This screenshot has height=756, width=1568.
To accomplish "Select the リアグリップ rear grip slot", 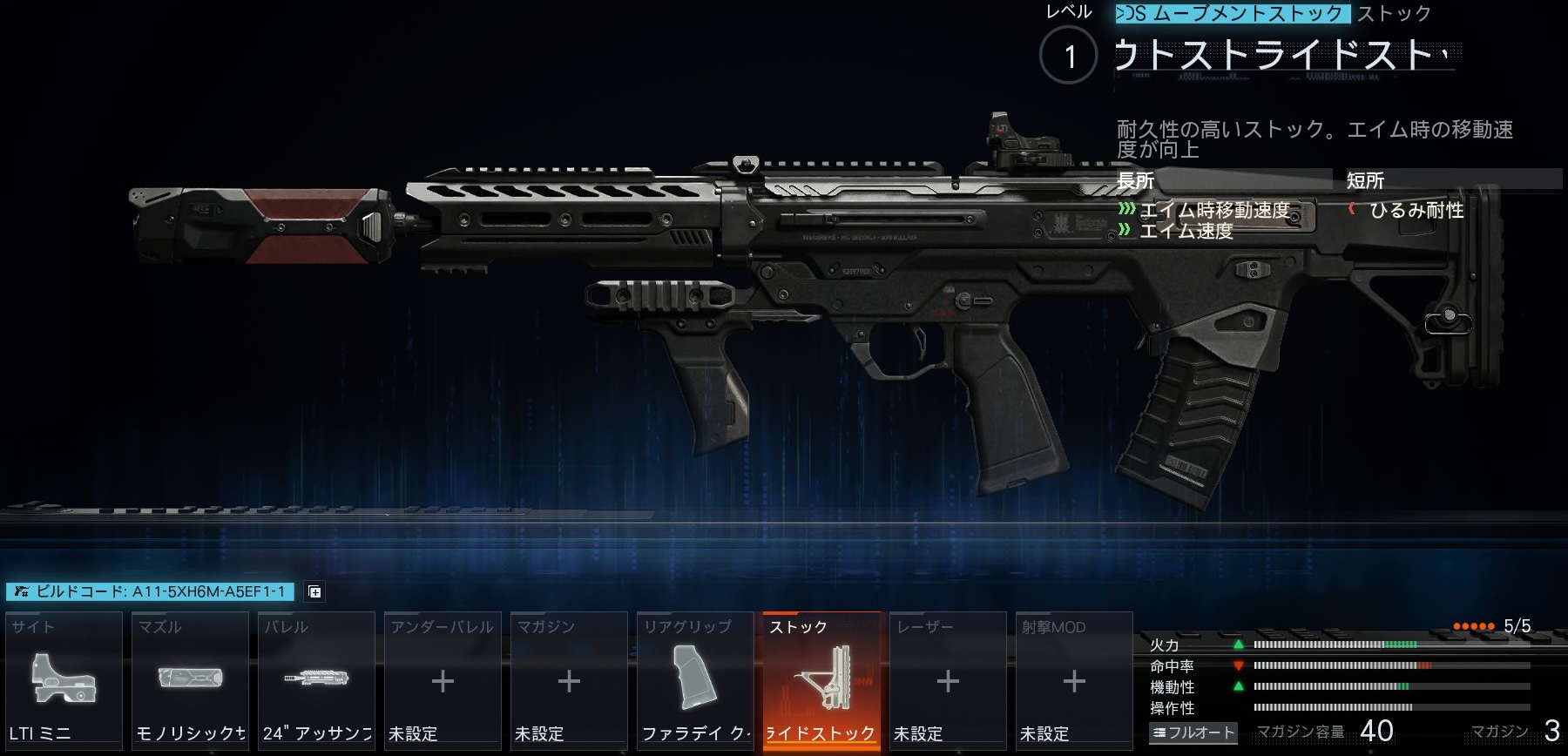I will coord(695,681).
